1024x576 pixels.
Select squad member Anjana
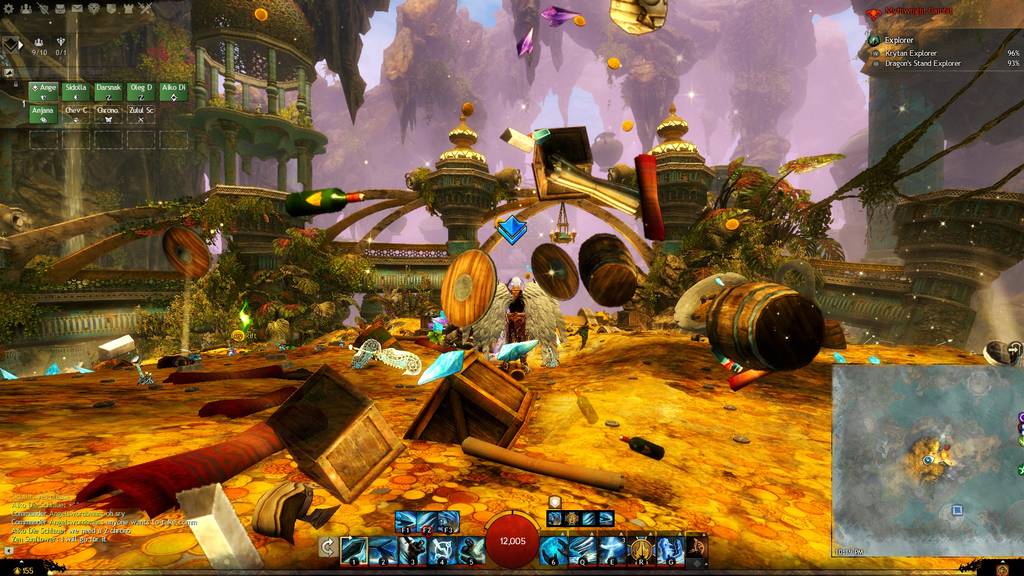click(x=44, y=113)
